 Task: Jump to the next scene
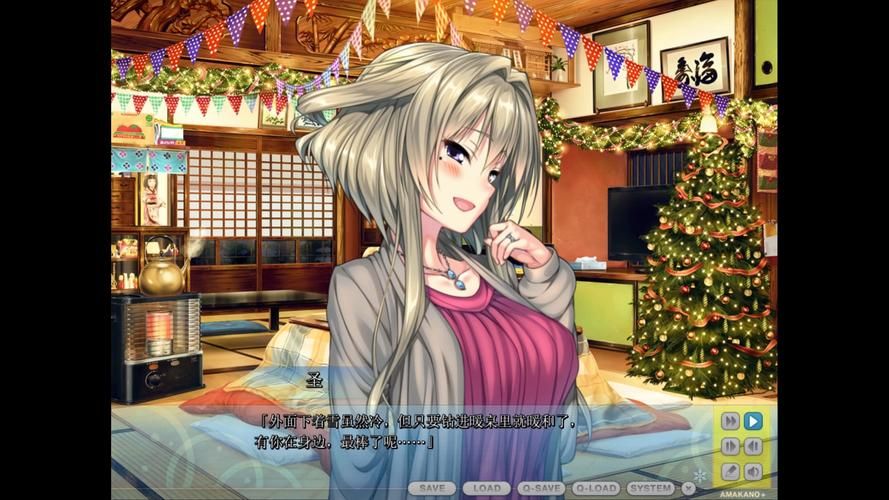731,446
